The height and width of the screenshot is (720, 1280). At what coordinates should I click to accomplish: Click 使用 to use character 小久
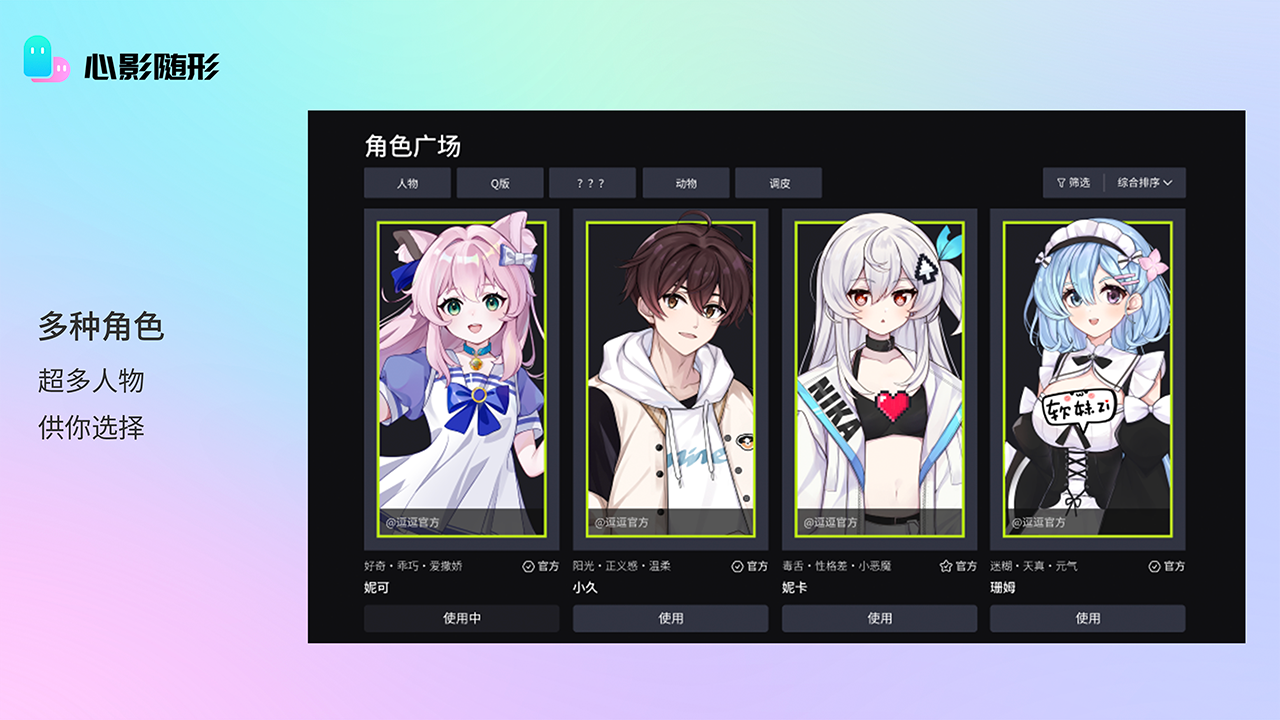(670, 618)
